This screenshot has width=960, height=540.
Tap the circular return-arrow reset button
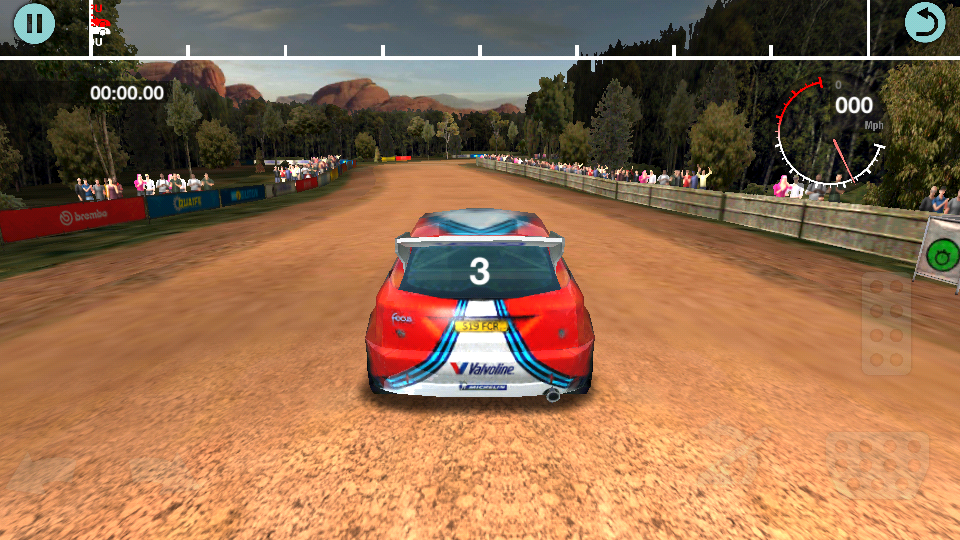click(924, 23)
